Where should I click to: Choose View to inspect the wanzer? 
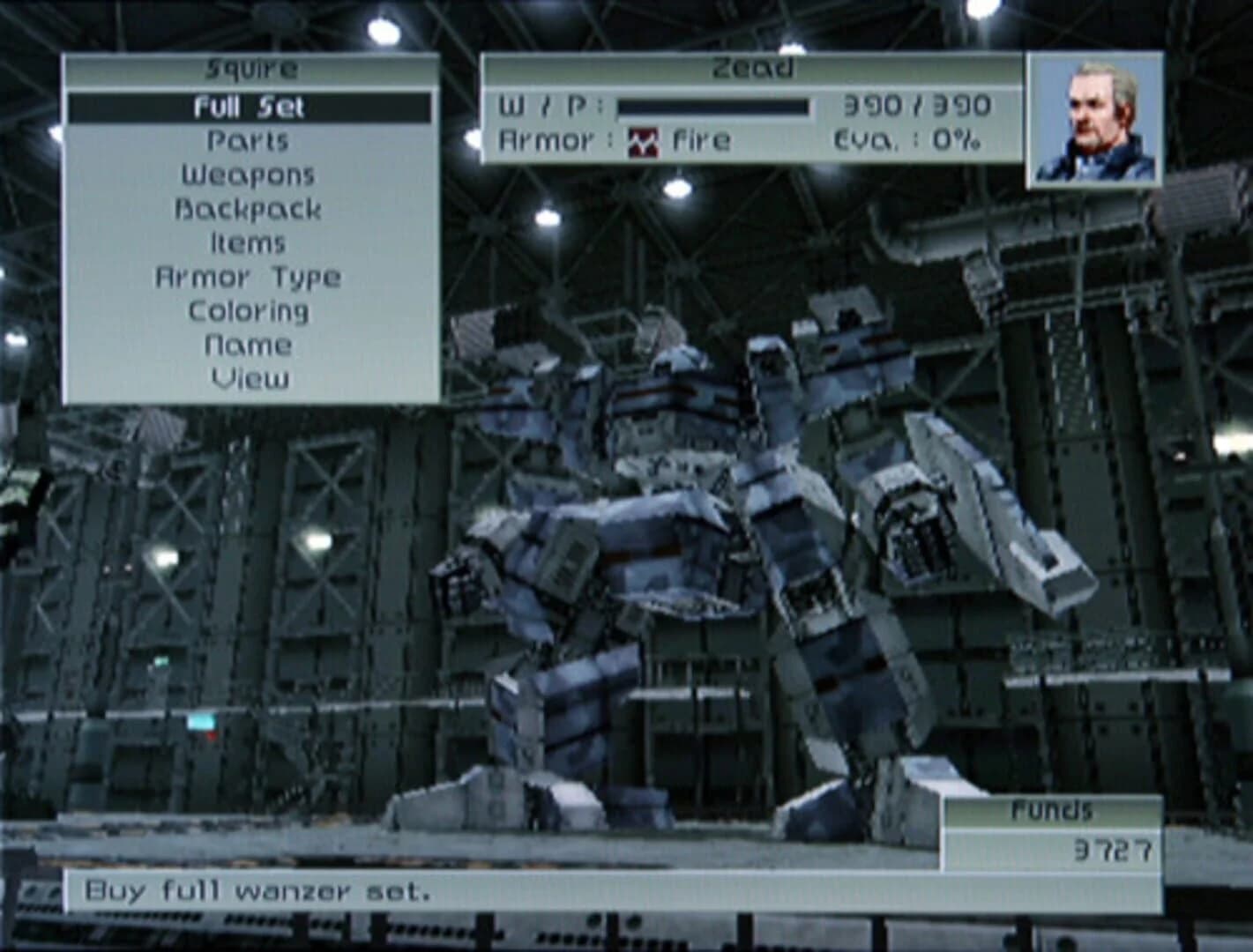pyautogui.click(x=250, y=378)
